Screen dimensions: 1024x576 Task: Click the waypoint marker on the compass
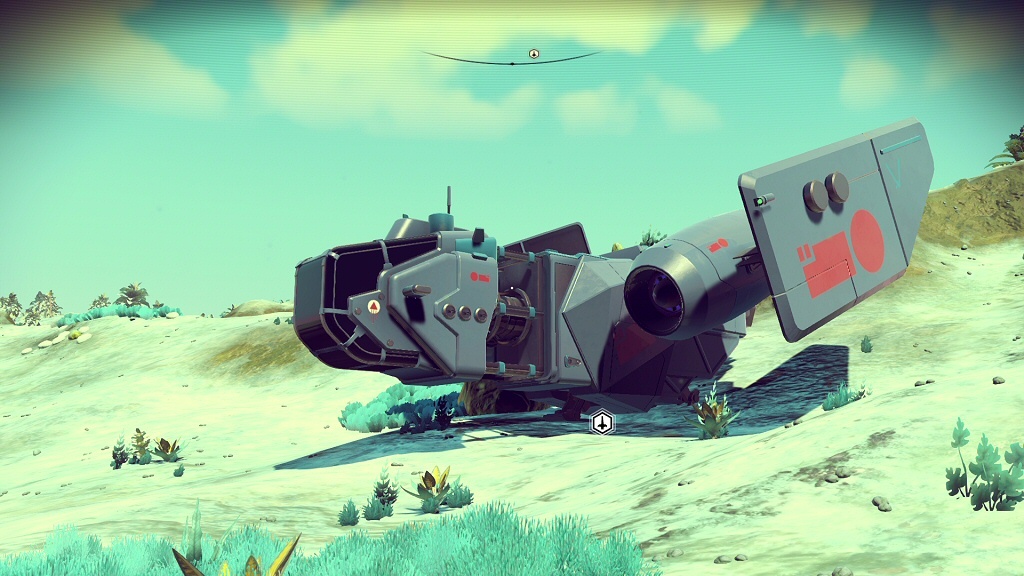coord(534,54)
